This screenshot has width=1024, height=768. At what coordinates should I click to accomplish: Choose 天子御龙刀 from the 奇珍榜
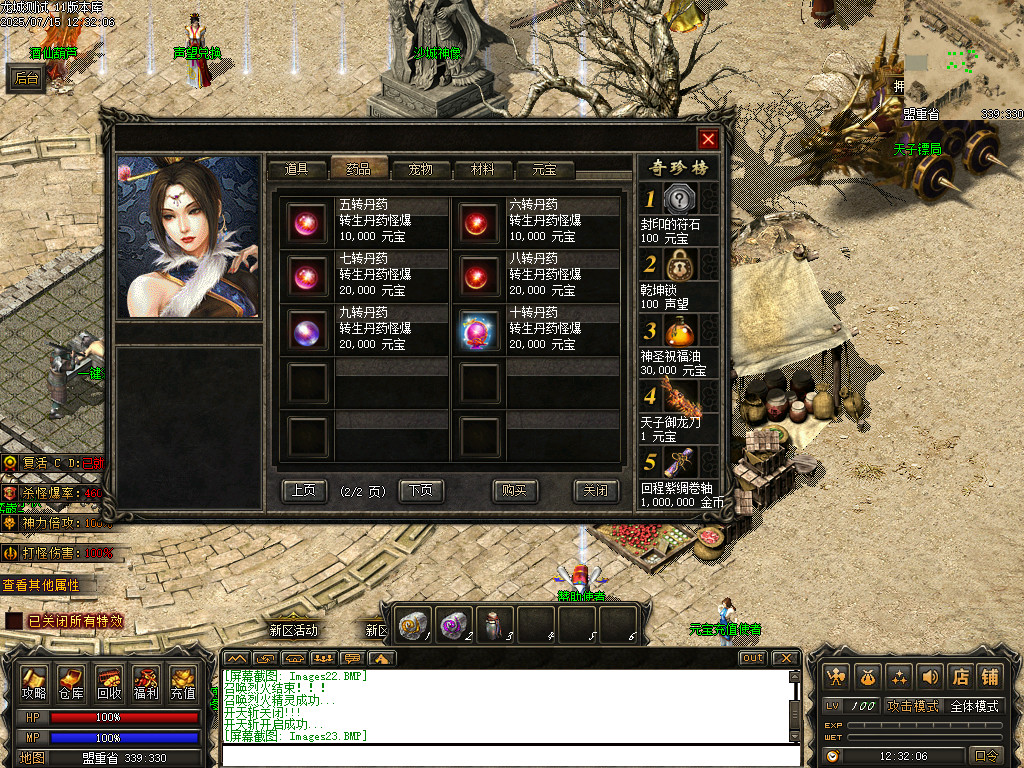coord(679,396)
